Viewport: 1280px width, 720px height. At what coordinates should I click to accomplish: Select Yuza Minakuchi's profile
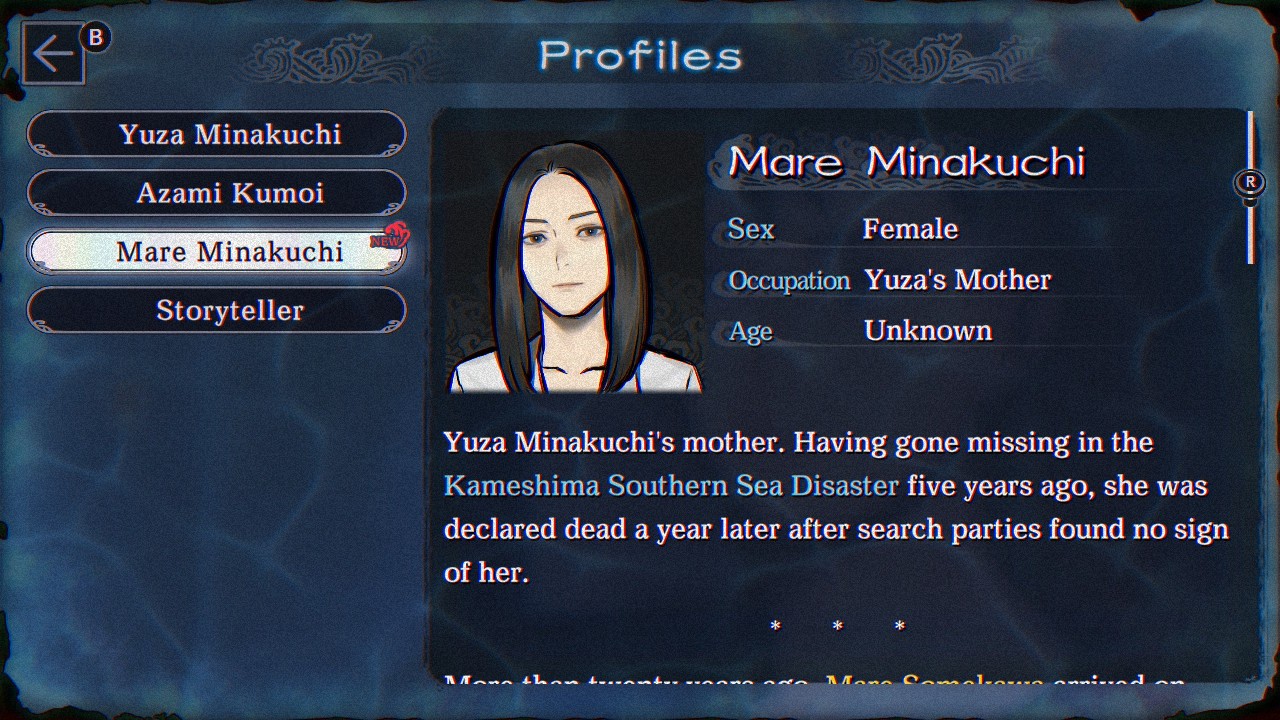point(216,134)
